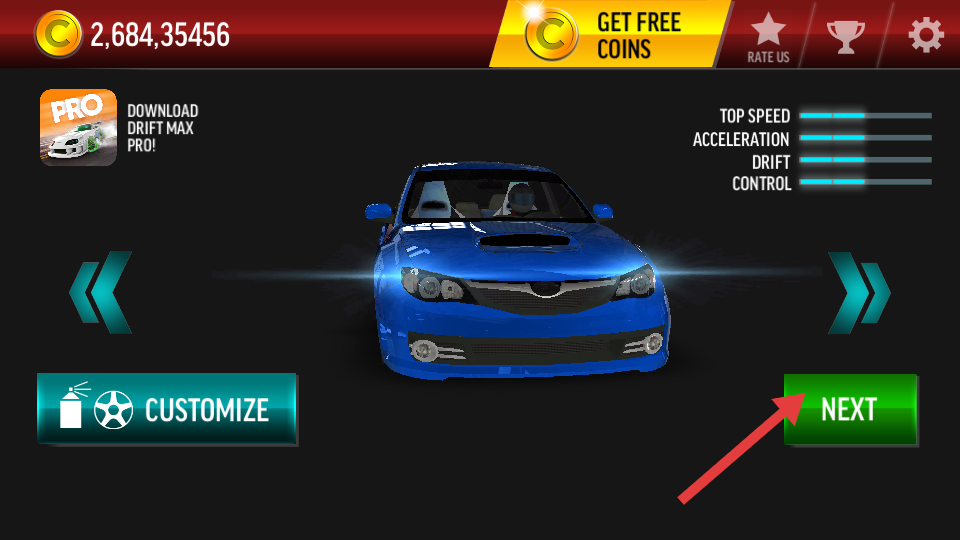View the trophy achievements
The width and height of the screenshot is (960, 540).
846,36
